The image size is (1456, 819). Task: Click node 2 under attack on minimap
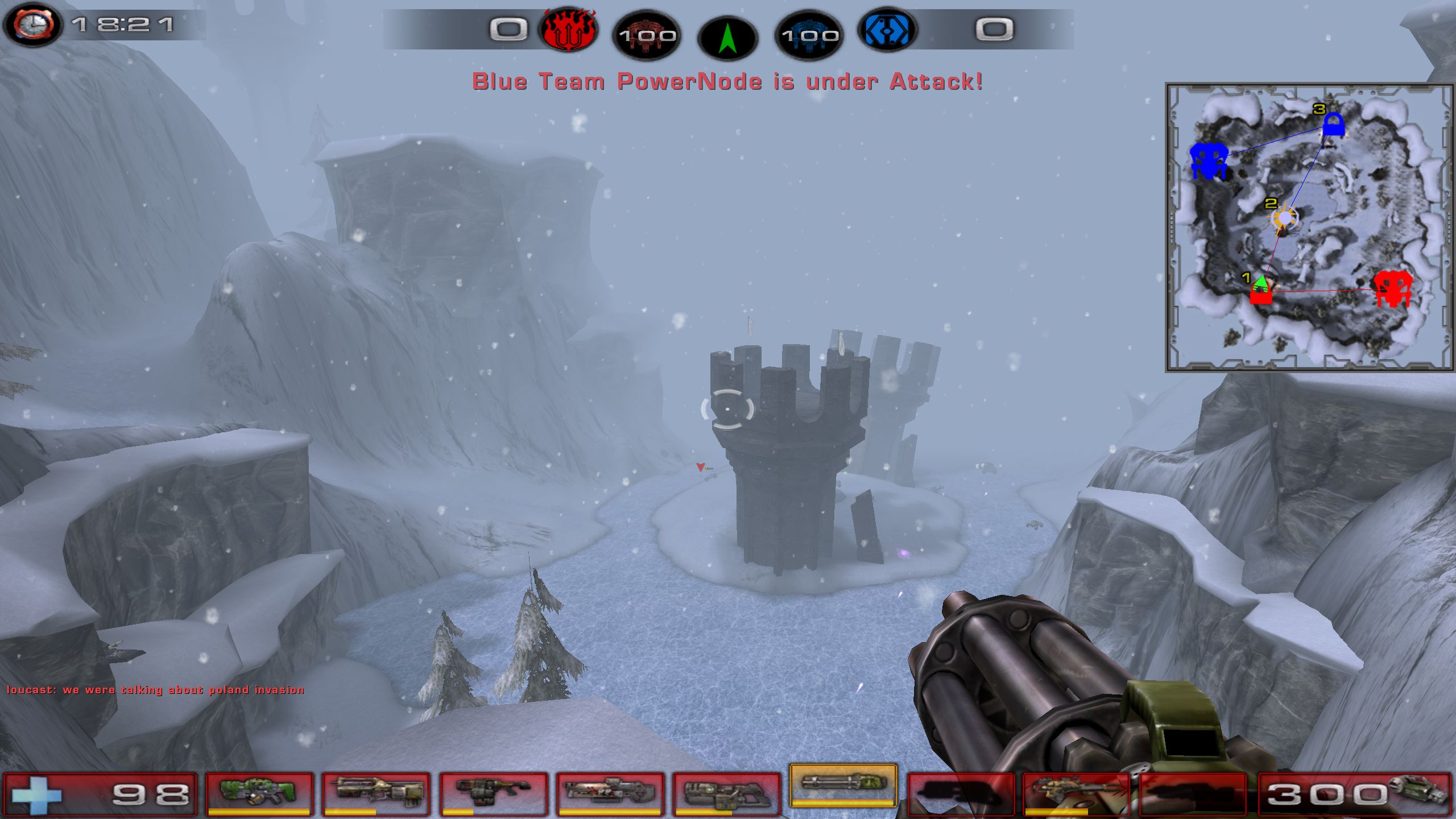1284,219
